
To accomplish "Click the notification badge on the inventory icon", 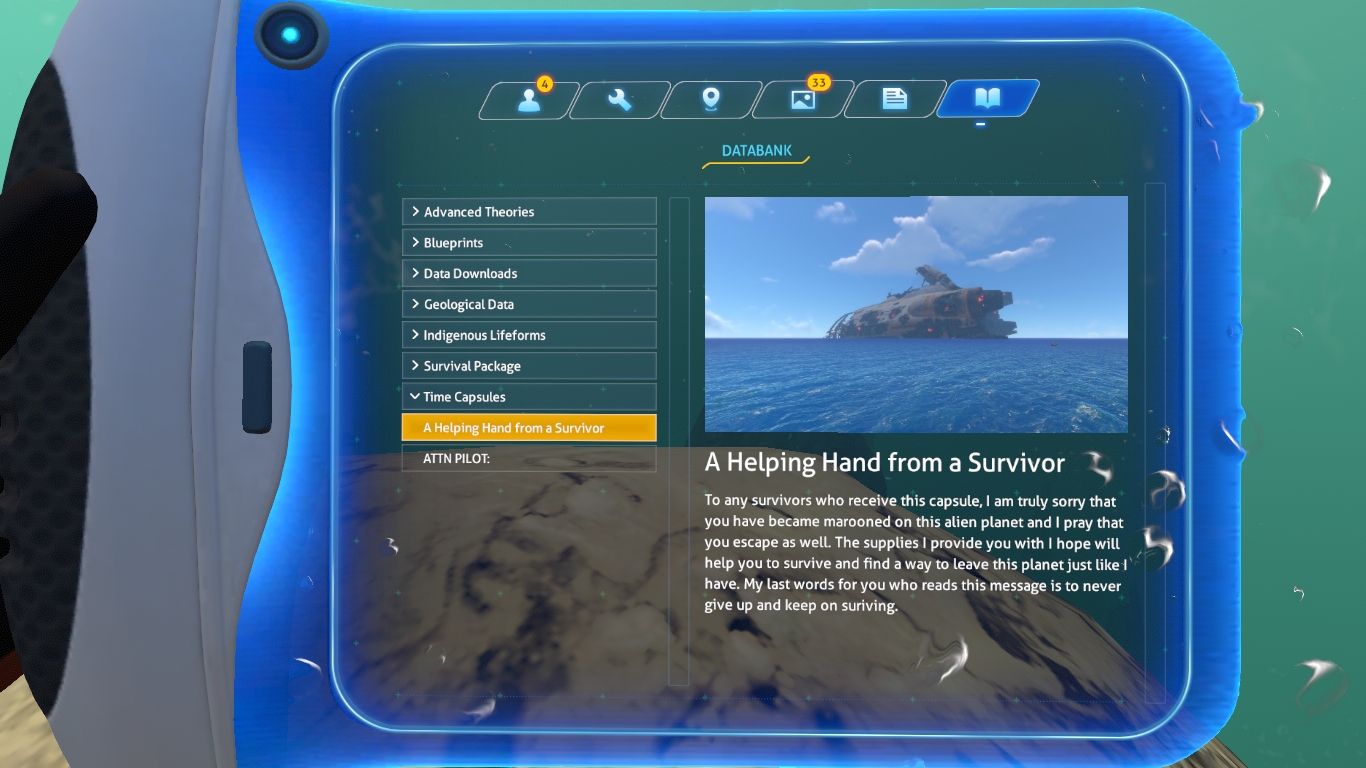I will (546, 85).
